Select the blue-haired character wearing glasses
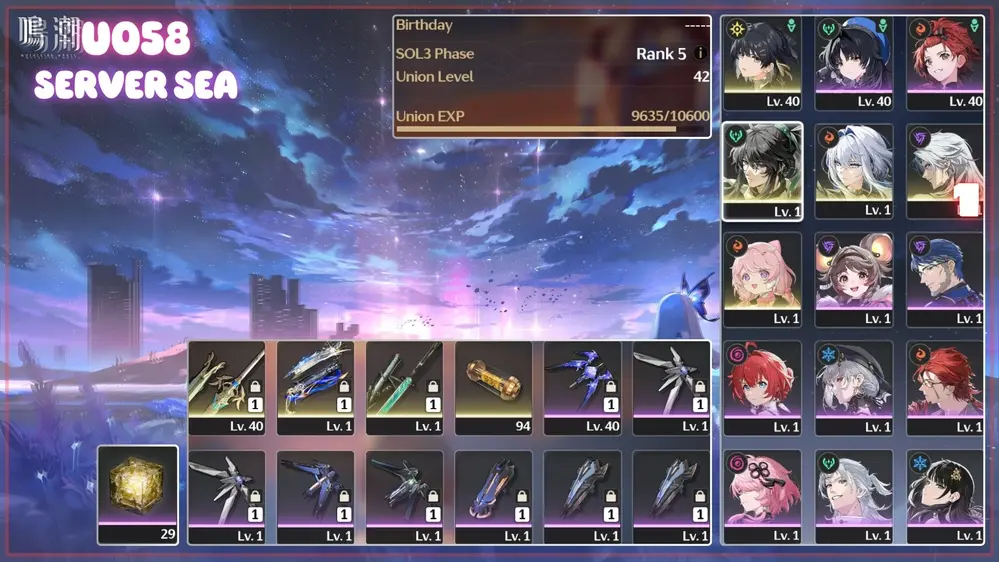Screen dimensions: 999x562 (x=944, y=279)
